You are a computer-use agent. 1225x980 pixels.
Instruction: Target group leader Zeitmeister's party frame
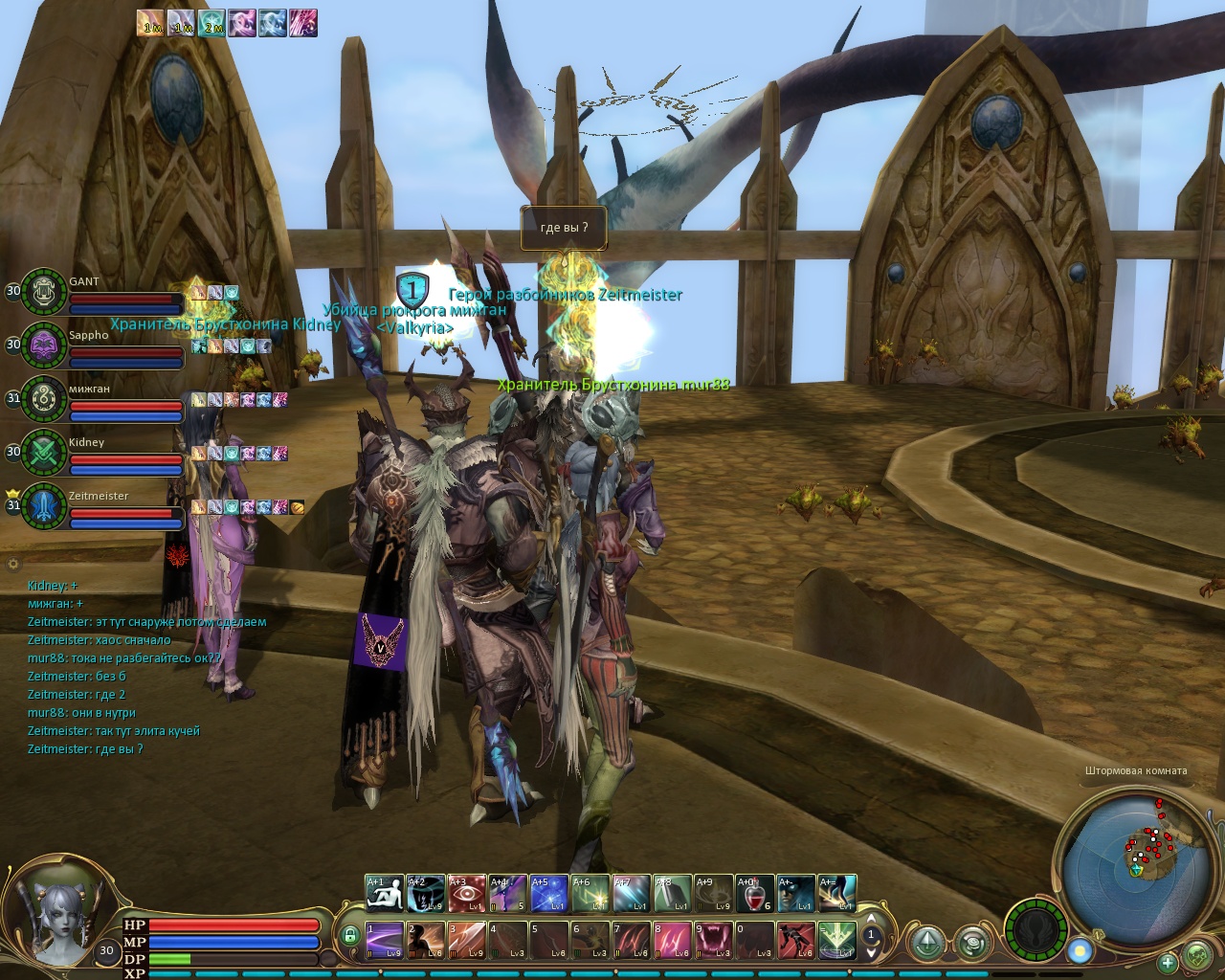pos(44,506)
